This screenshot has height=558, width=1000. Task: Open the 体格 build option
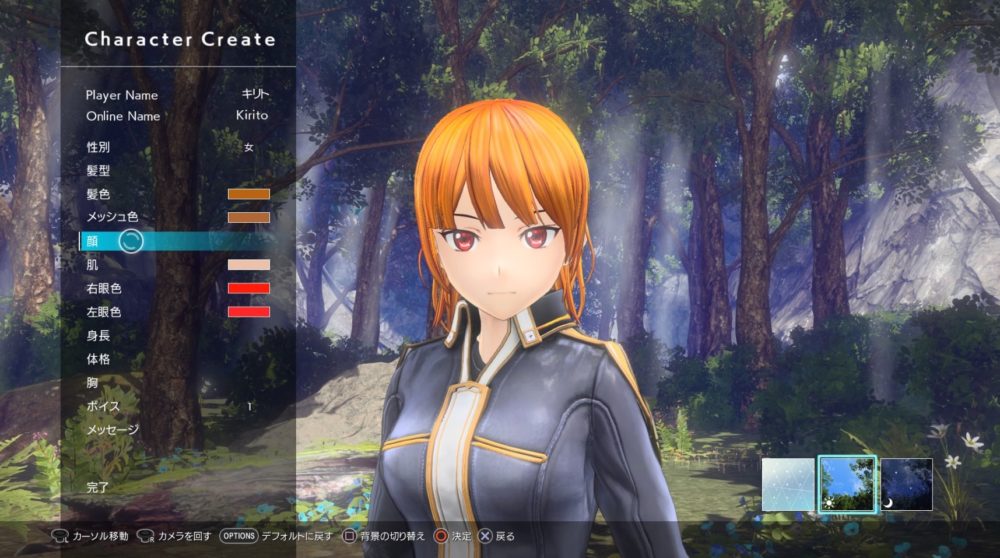[x=100, y=358]
